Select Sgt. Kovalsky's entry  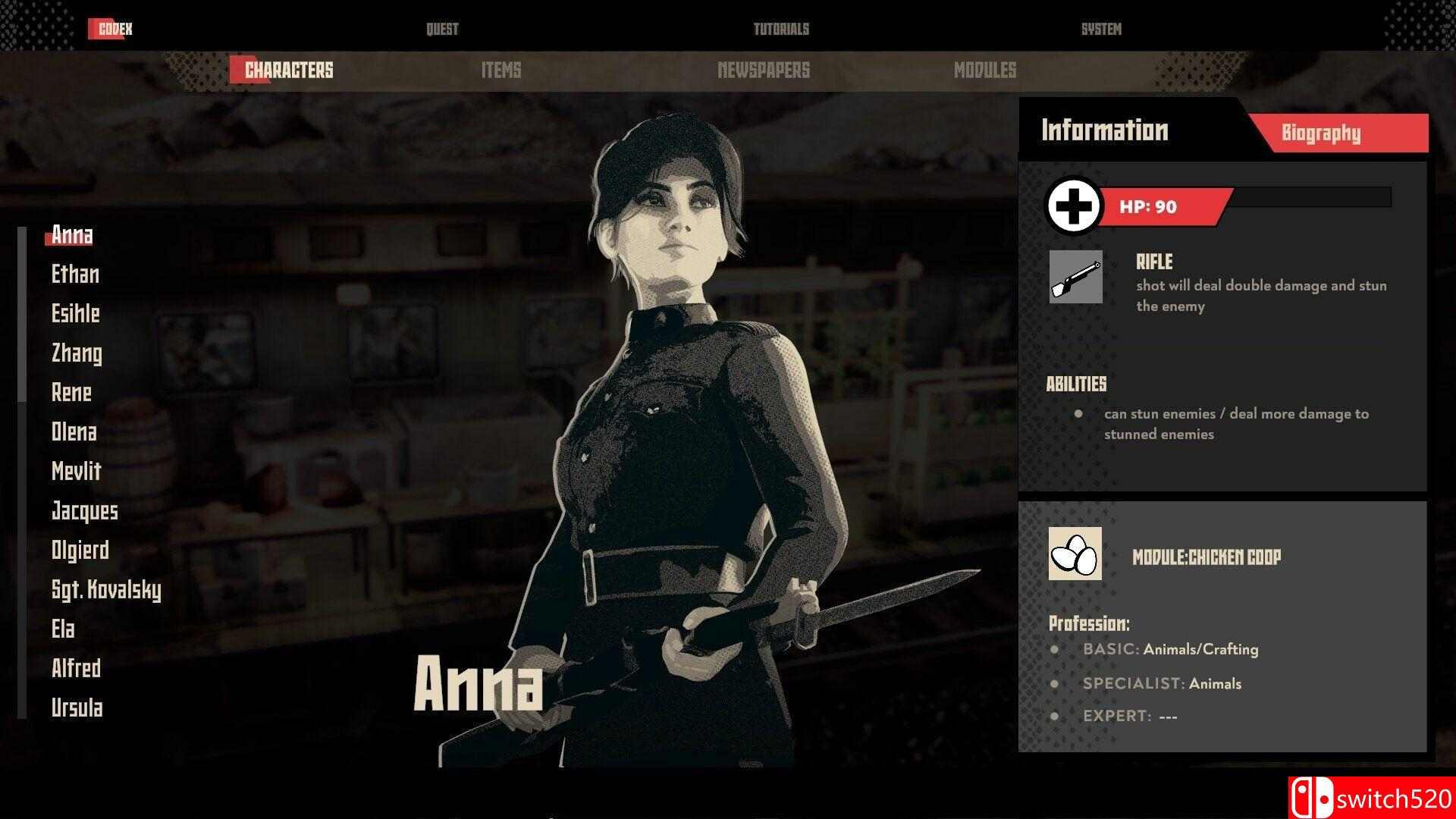106,590
